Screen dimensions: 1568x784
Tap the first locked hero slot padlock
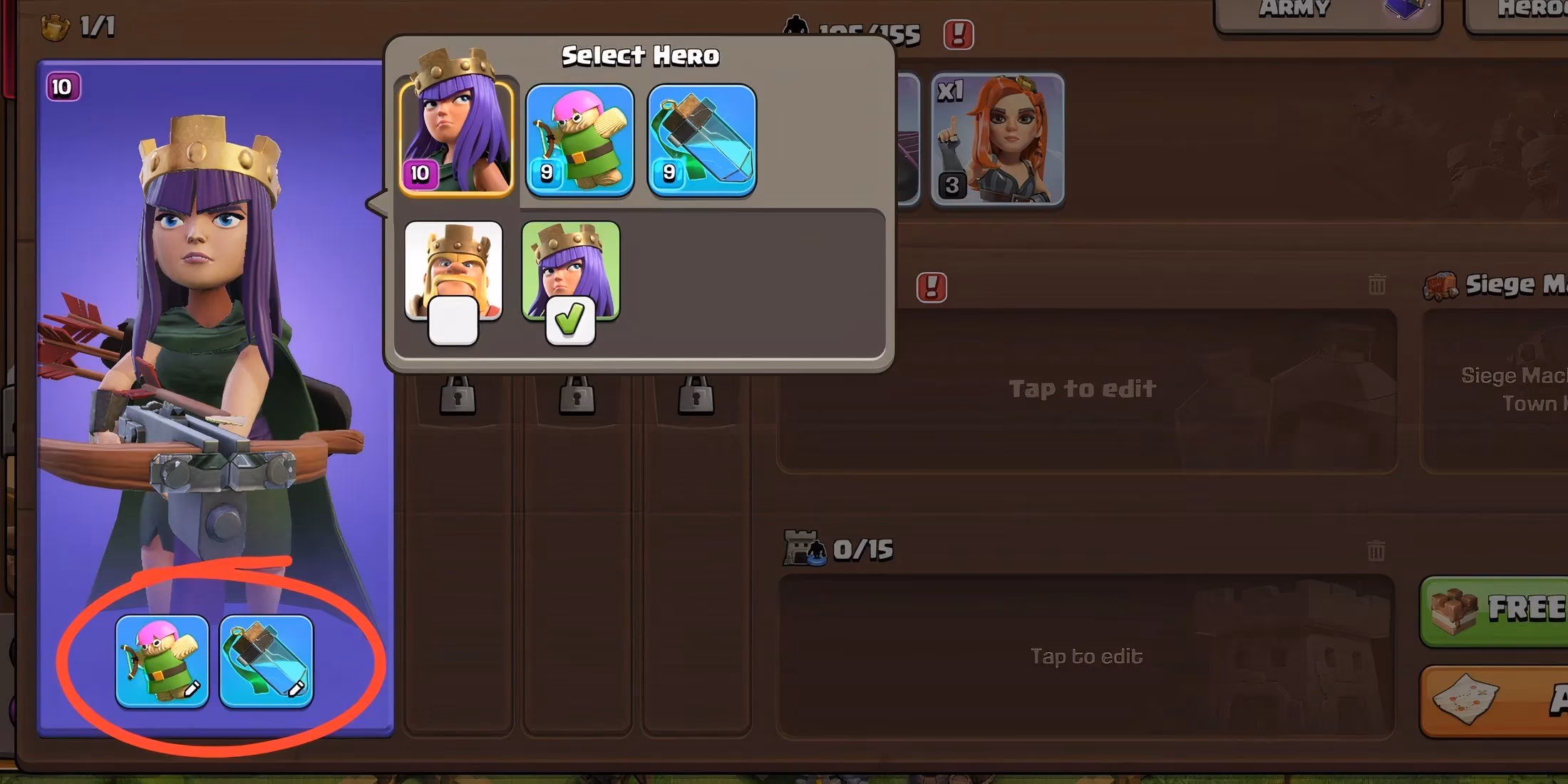(456, 396)
